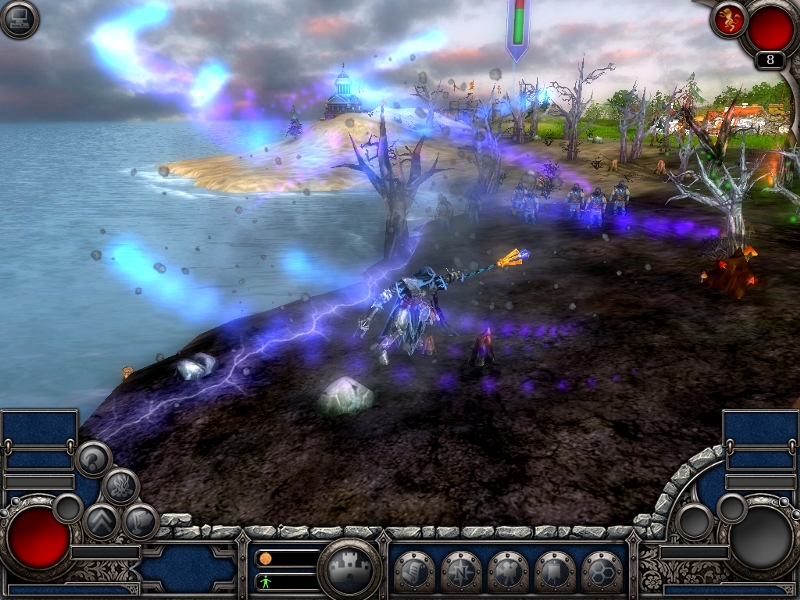Activate the movie camera button

click(508, 571)
